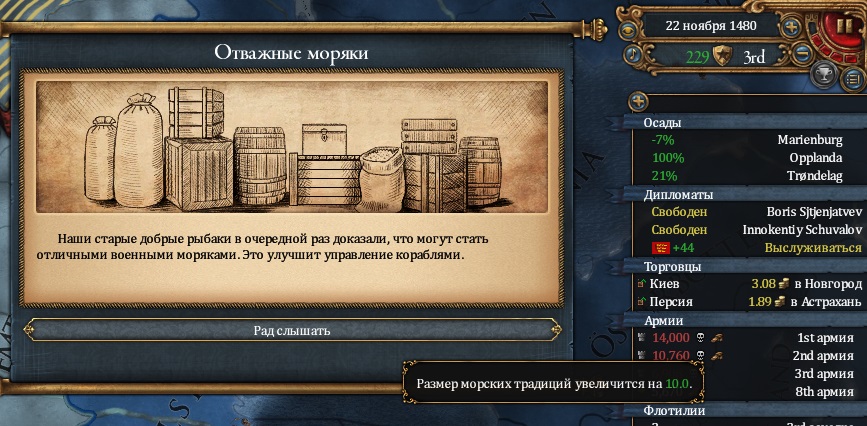This screenshot has height=426, width=867.
Task: Expand the outliner with its plus button
Action: [639, 101]
